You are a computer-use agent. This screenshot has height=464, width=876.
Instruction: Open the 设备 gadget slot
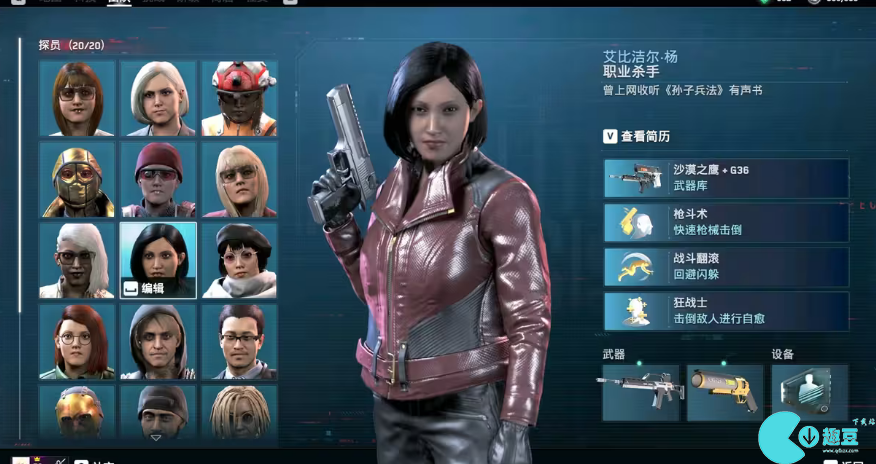click(809, 390)
